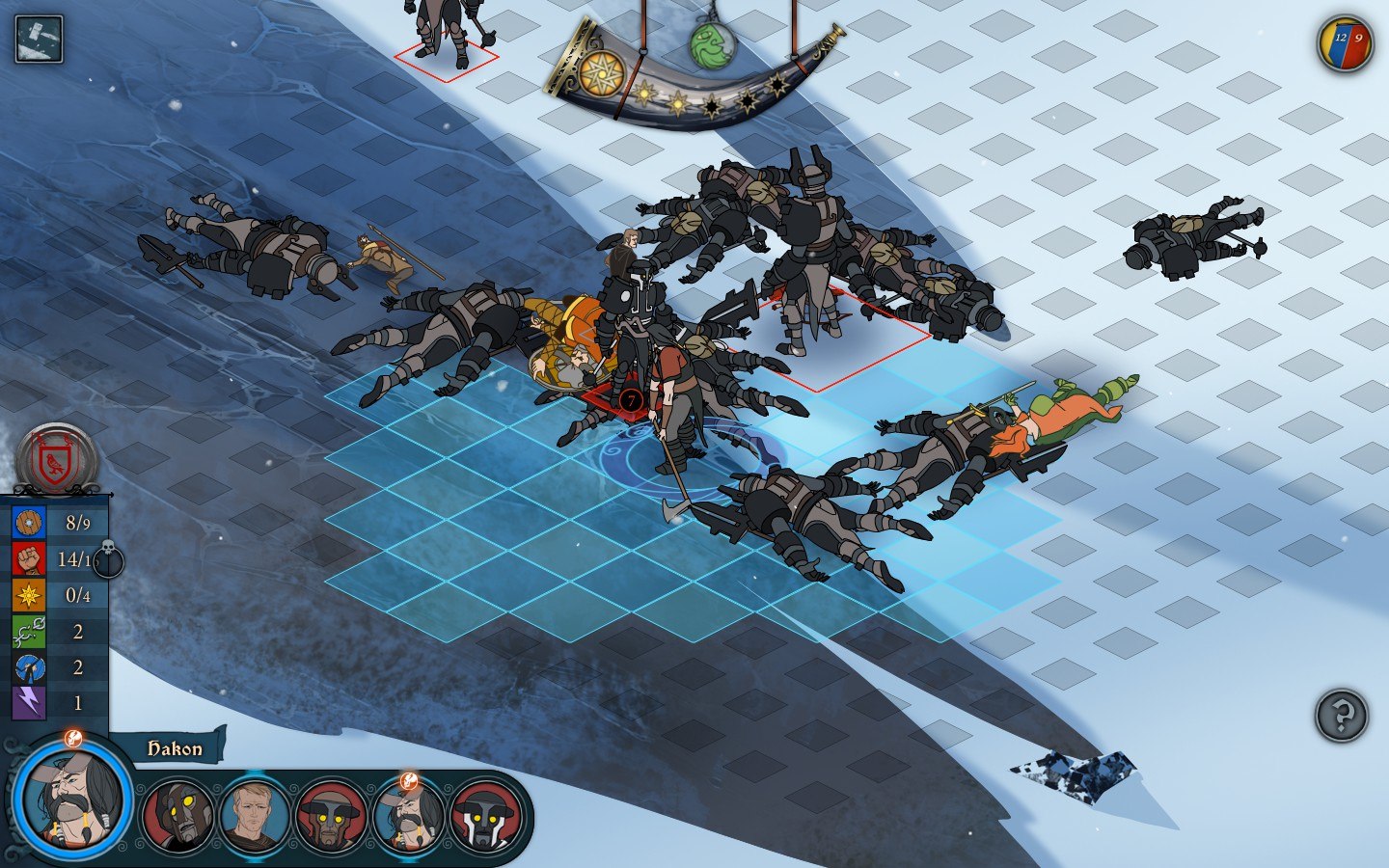The image size is (1389, 868).
Task: Click the red bird banner medallion
Action: [x=57, y=459]
